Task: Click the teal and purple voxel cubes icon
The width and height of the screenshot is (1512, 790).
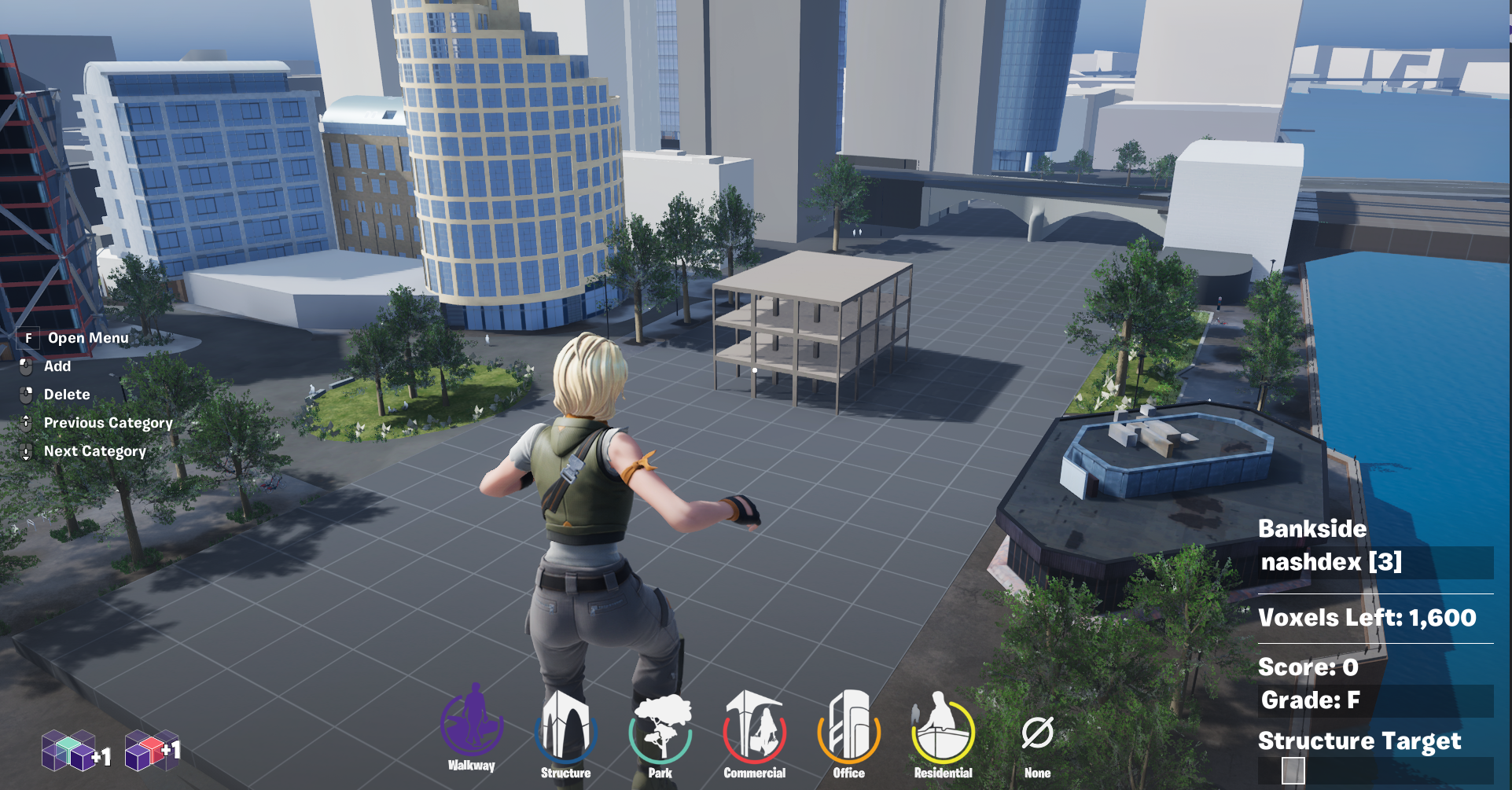Action: [69, 751]
